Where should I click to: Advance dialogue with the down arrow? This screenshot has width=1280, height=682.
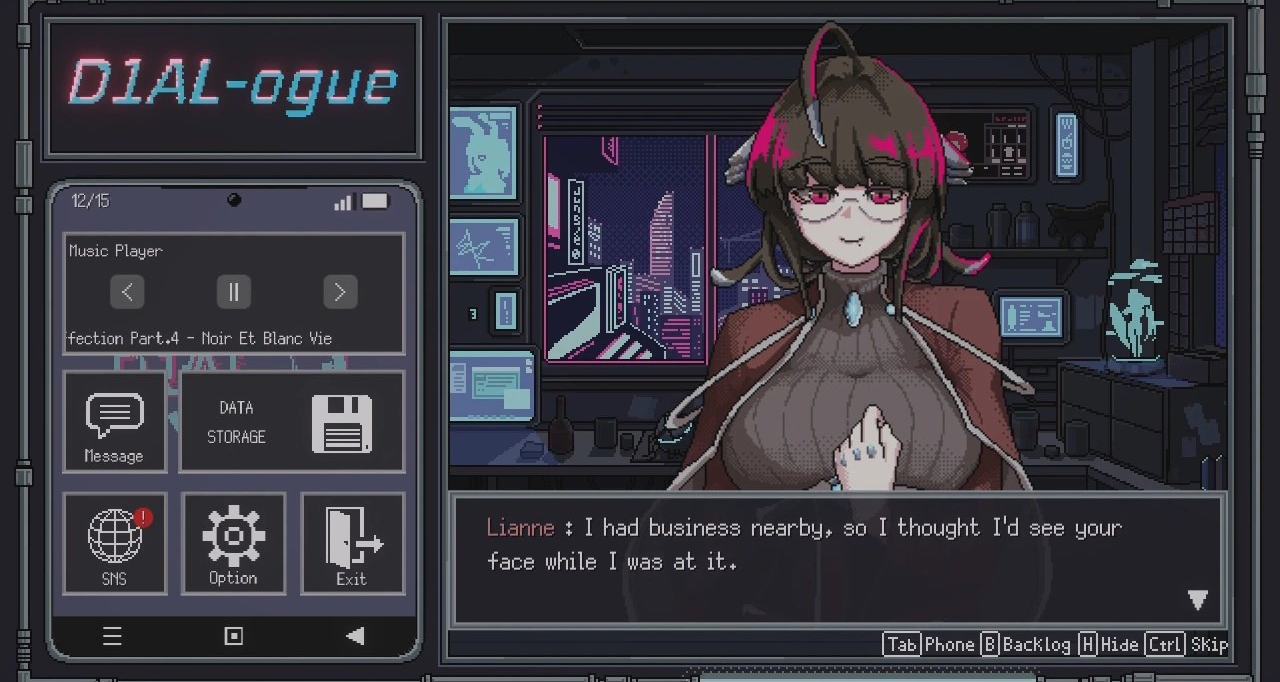click(1197, 600)
